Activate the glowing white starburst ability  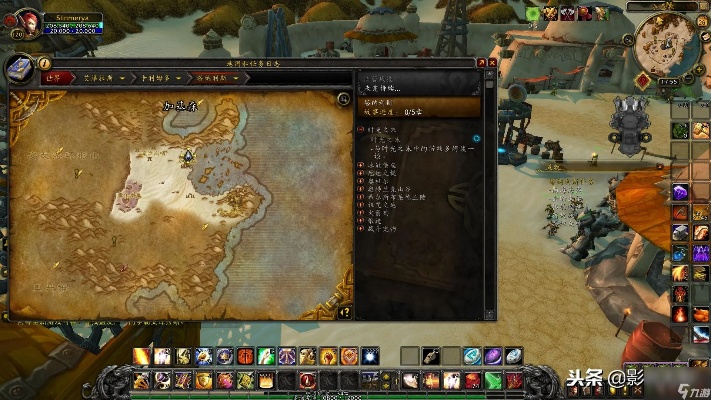[370, 356]
